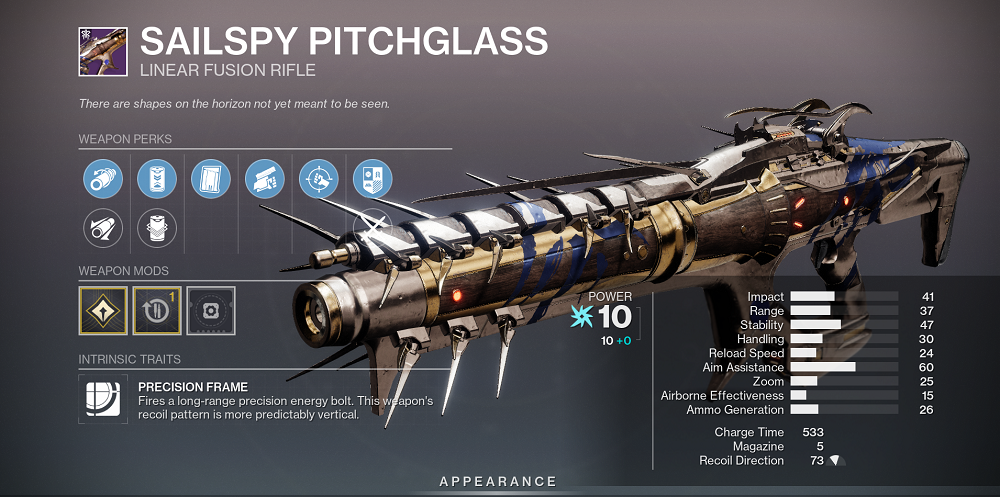Select the reload arrow weapon mod
Screen dimensions: 1000x497
(156, 310)
